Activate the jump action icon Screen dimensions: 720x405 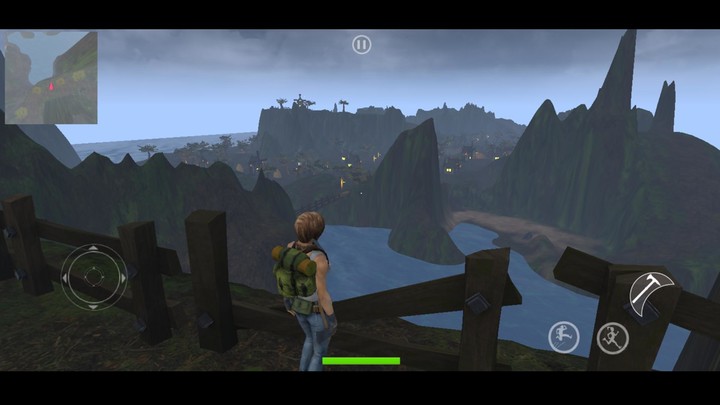(564, 337)
